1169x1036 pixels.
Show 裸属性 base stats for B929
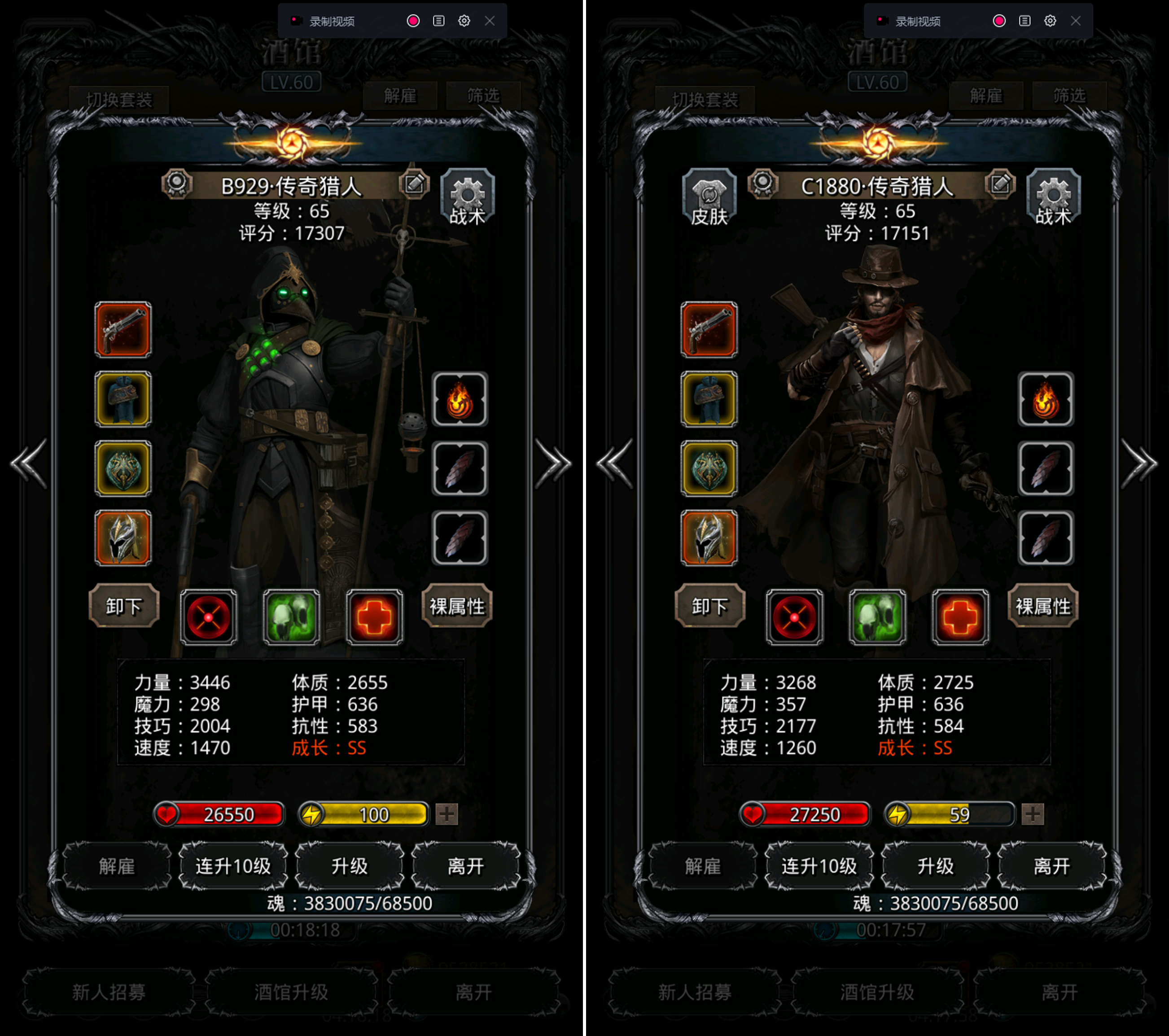[456, 606]
